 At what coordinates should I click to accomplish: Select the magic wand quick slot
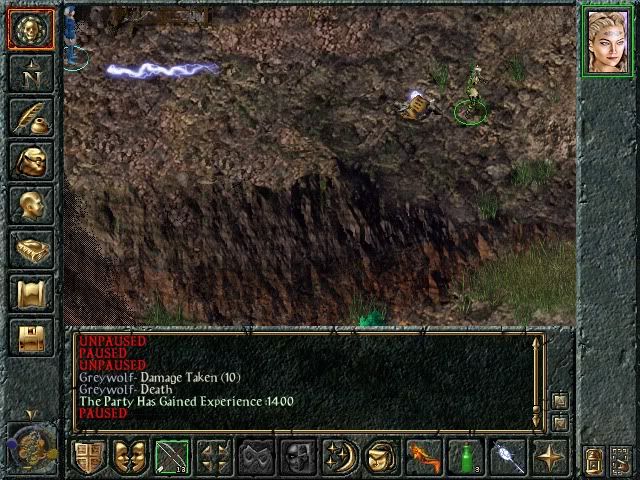coord(507,458)
